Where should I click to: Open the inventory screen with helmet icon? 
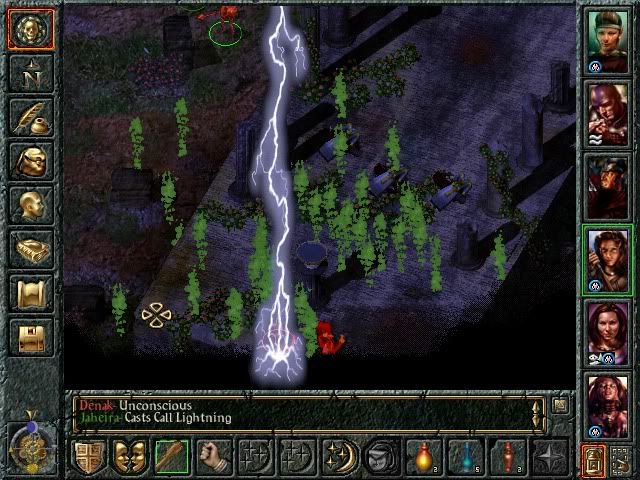31,160
